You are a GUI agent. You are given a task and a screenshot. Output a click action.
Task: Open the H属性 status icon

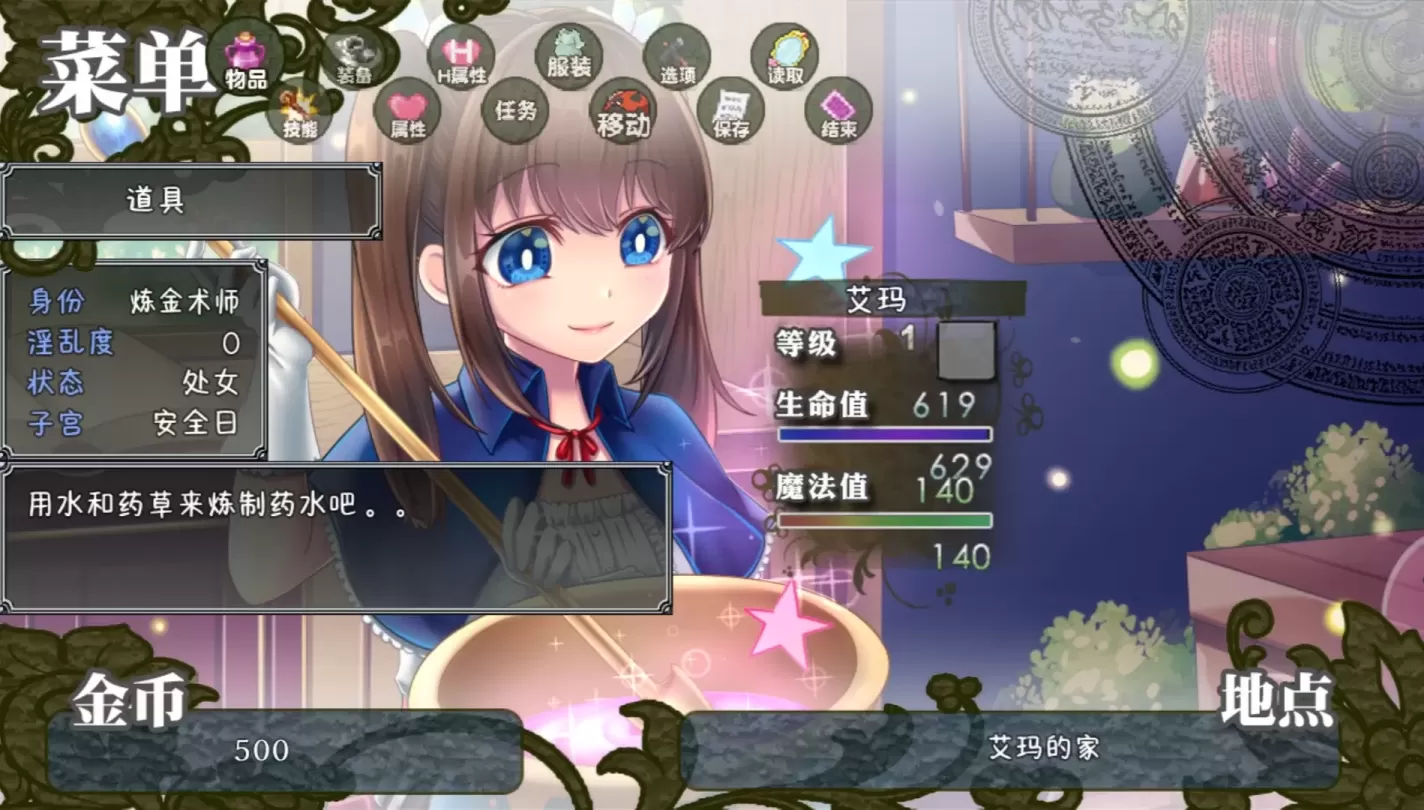(x=462, y=60)
